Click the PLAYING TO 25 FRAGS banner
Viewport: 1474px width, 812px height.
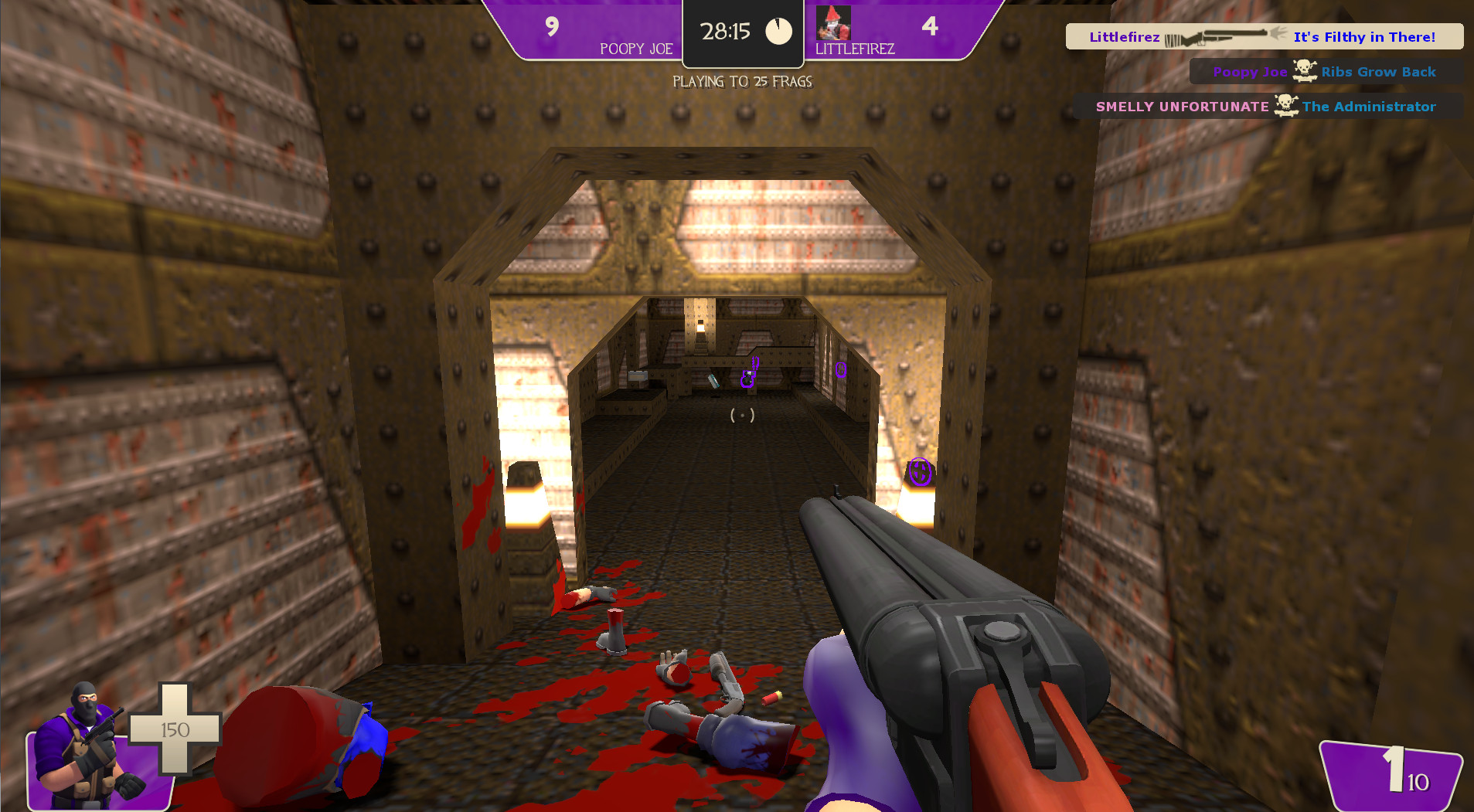[743, 81]
